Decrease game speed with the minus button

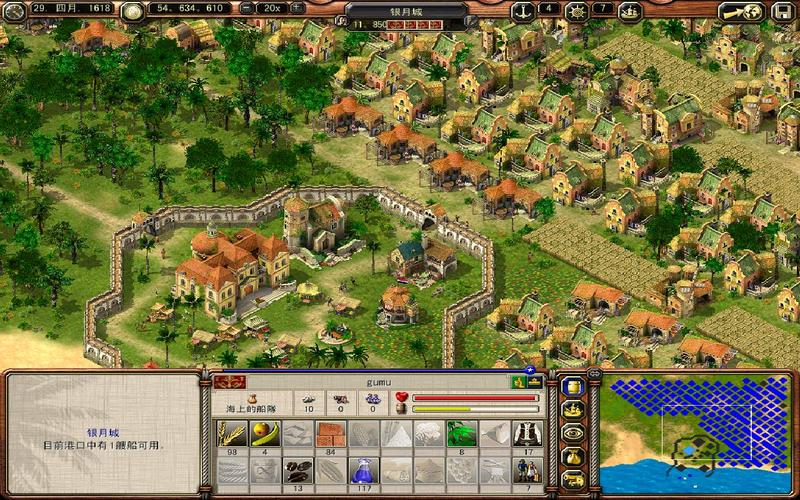[x=246, y=8]
